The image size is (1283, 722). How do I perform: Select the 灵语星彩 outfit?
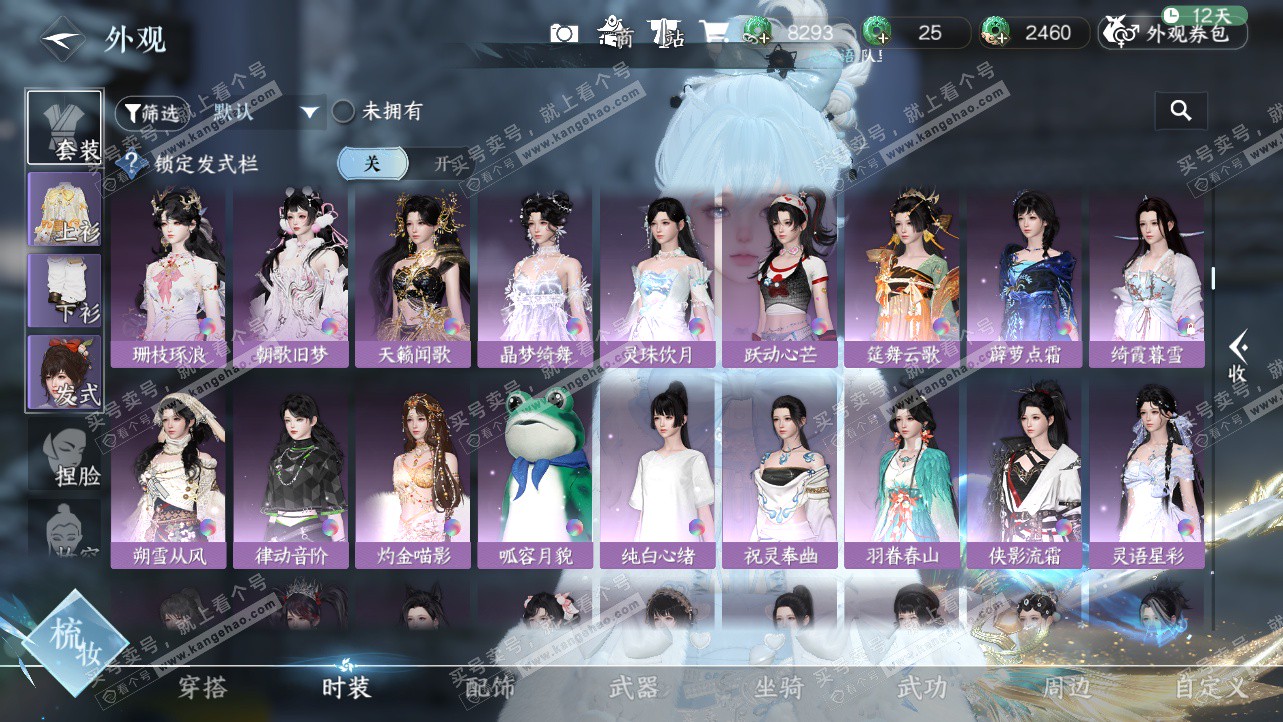click(x=1148, y=477)
